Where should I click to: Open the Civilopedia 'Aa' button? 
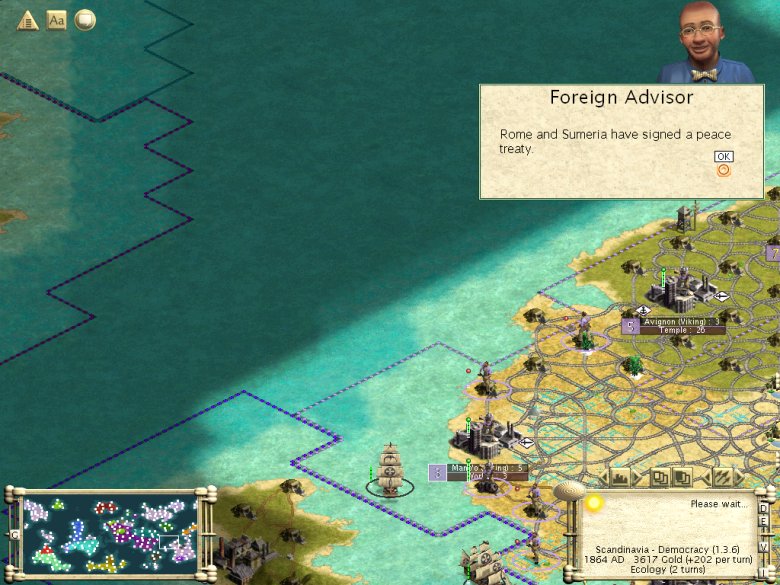(56, 20)
